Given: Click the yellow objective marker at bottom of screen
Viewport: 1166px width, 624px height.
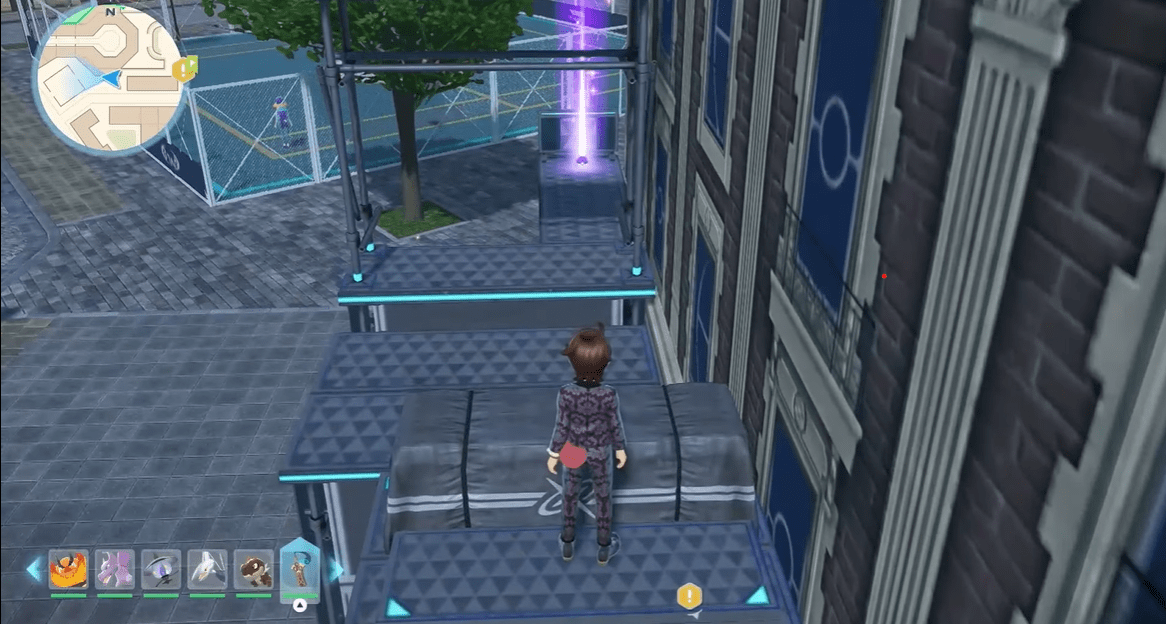Looking at the screenshot, I should coord(689,597).
